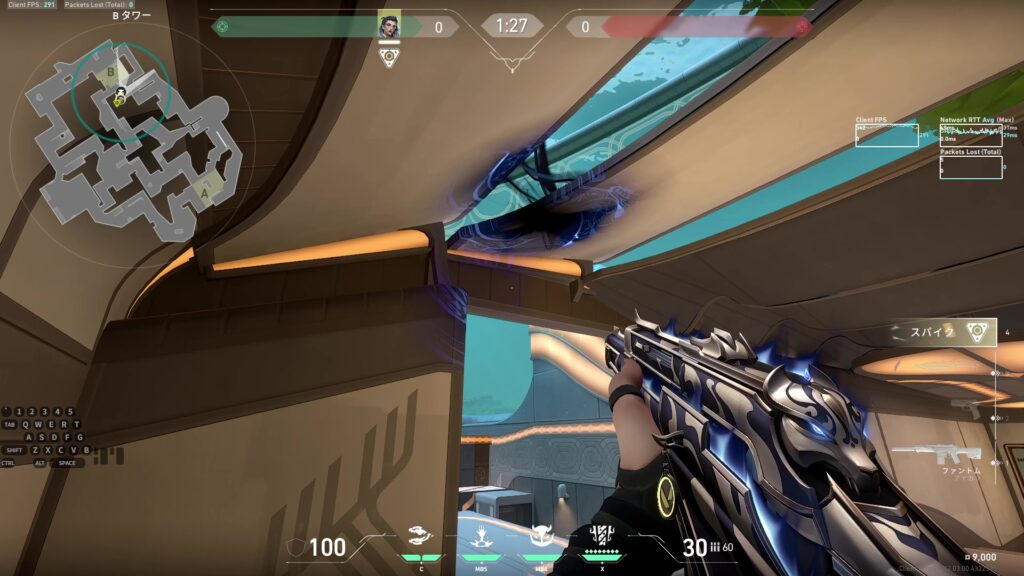
Task: Select the B site marker on minimap
Action: [110, 72]
